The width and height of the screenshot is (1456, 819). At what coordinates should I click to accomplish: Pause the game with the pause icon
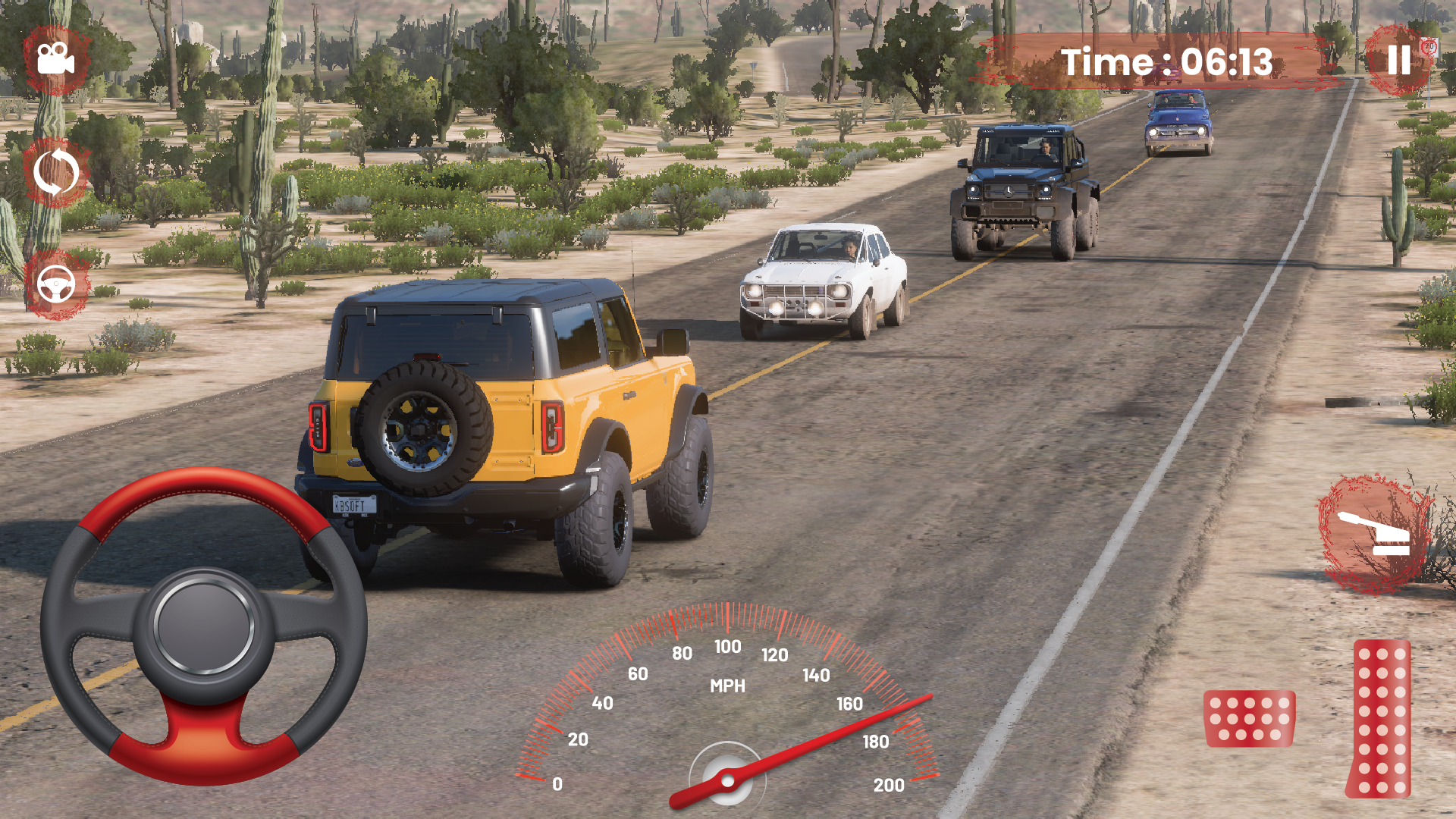[x=1399, y=61]
